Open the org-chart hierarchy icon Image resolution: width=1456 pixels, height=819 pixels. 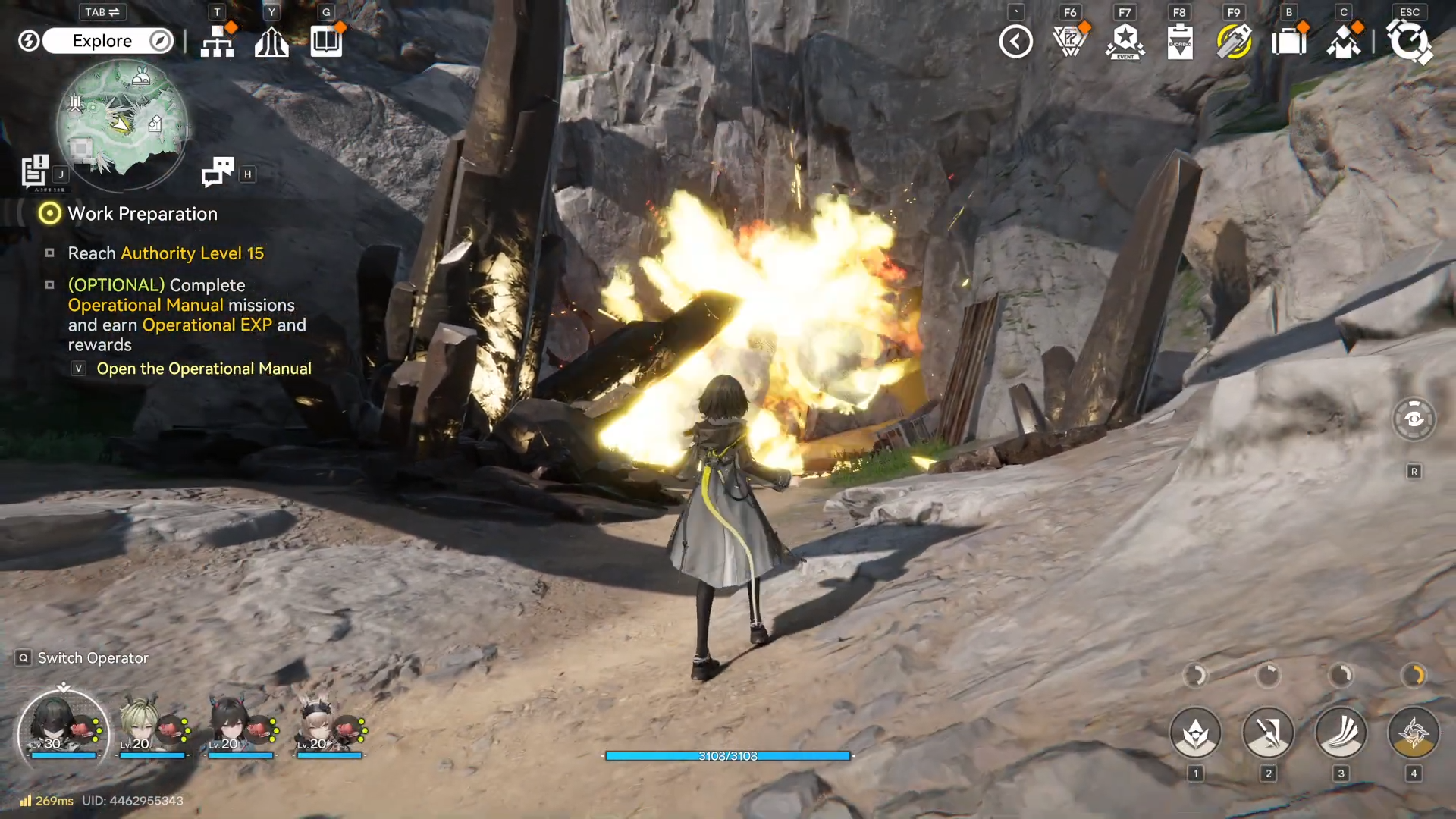tap(218, 42)
